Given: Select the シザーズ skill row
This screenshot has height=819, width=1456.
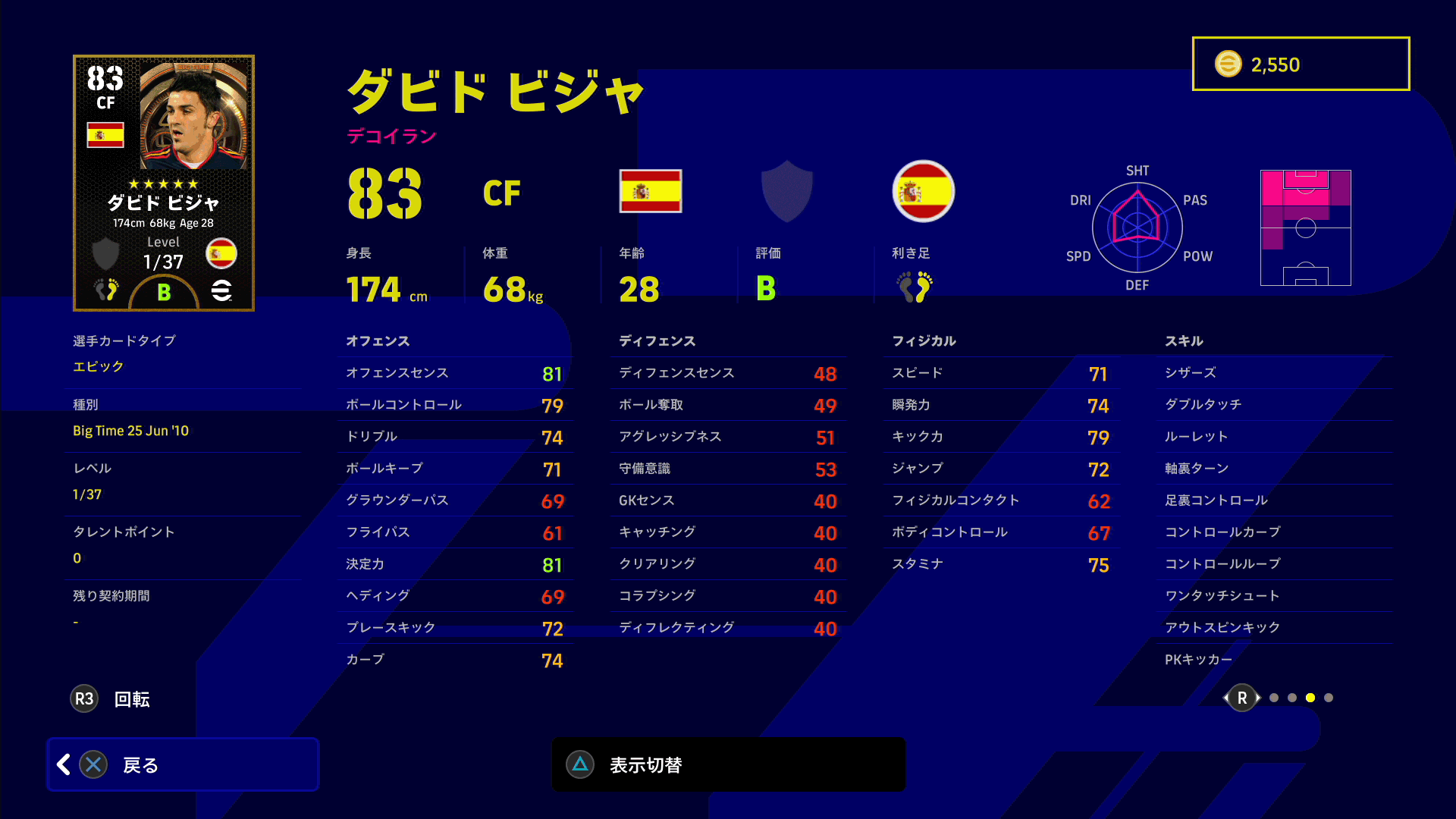Looking at the screenshot, I should click(1274, 373).
